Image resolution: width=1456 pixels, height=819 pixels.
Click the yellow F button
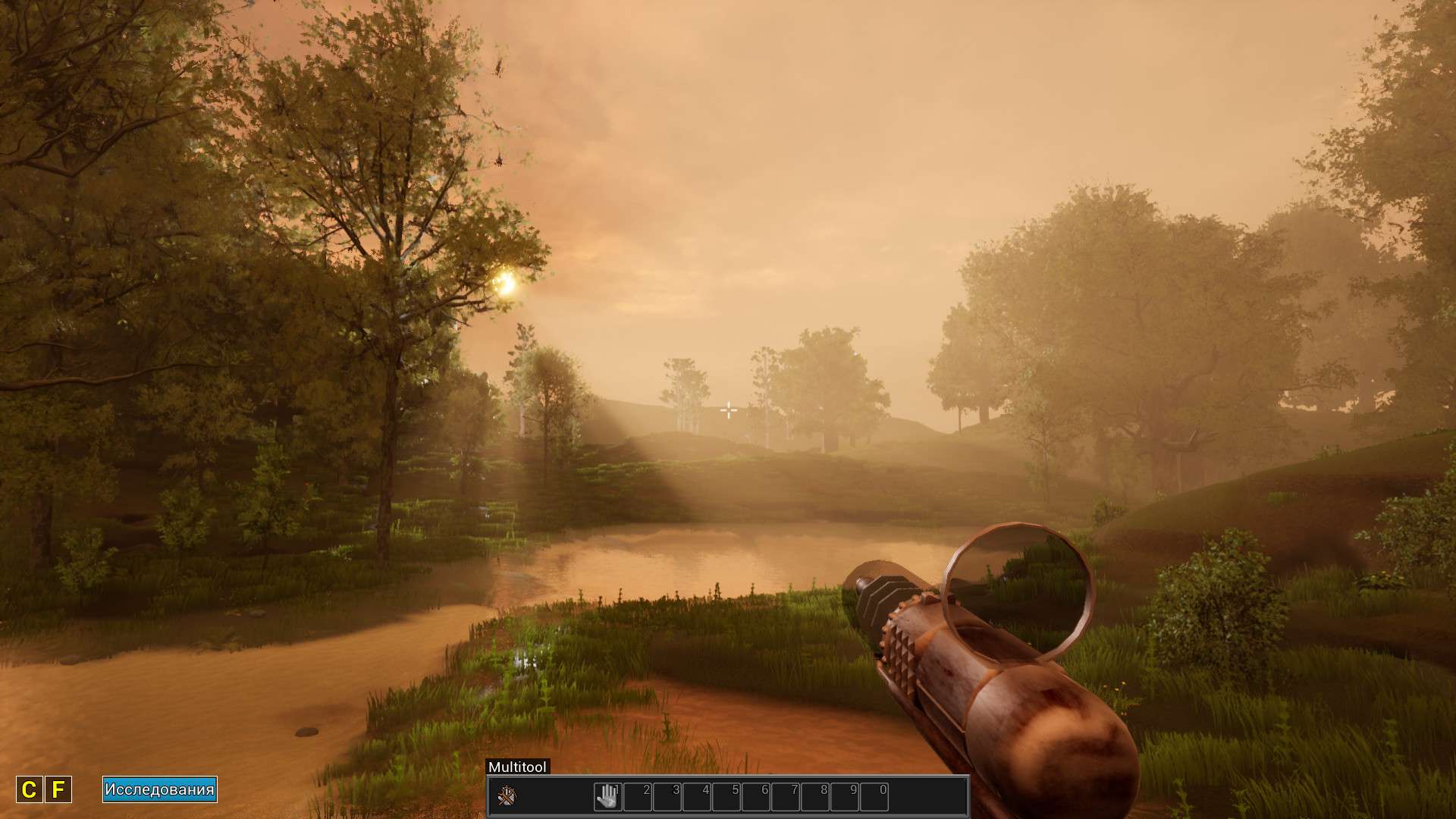point(58,790)
